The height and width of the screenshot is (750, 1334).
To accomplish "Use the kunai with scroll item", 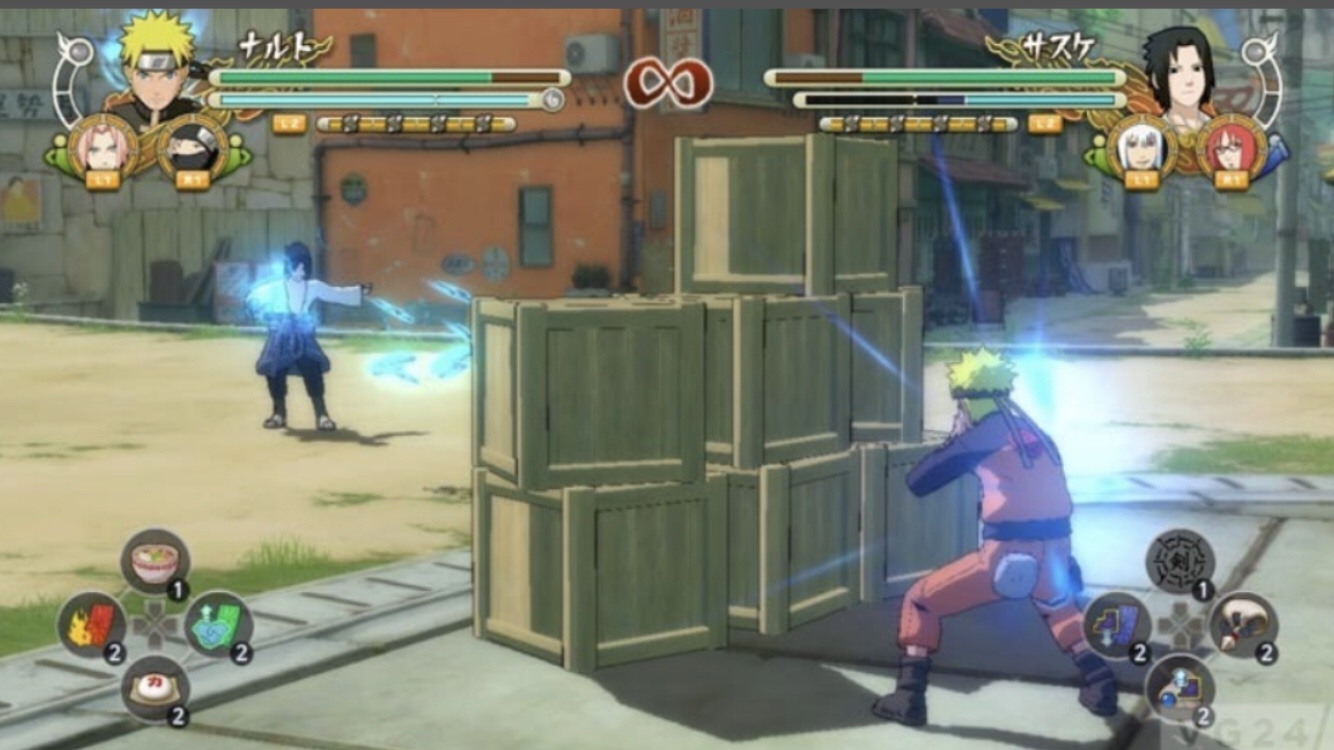I will click(x=1243, y=626).
